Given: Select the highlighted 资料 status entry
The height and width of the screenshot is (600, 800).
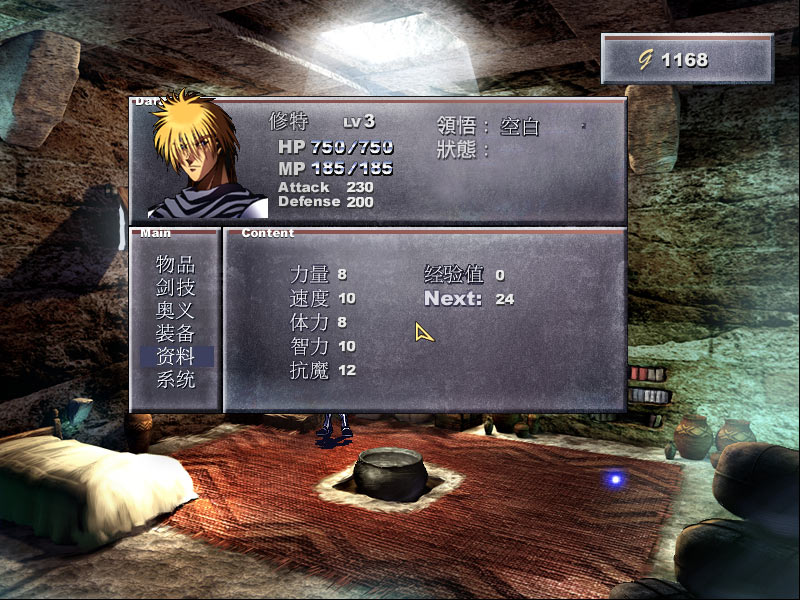Looking at the screenshot, I should point(175,357).
